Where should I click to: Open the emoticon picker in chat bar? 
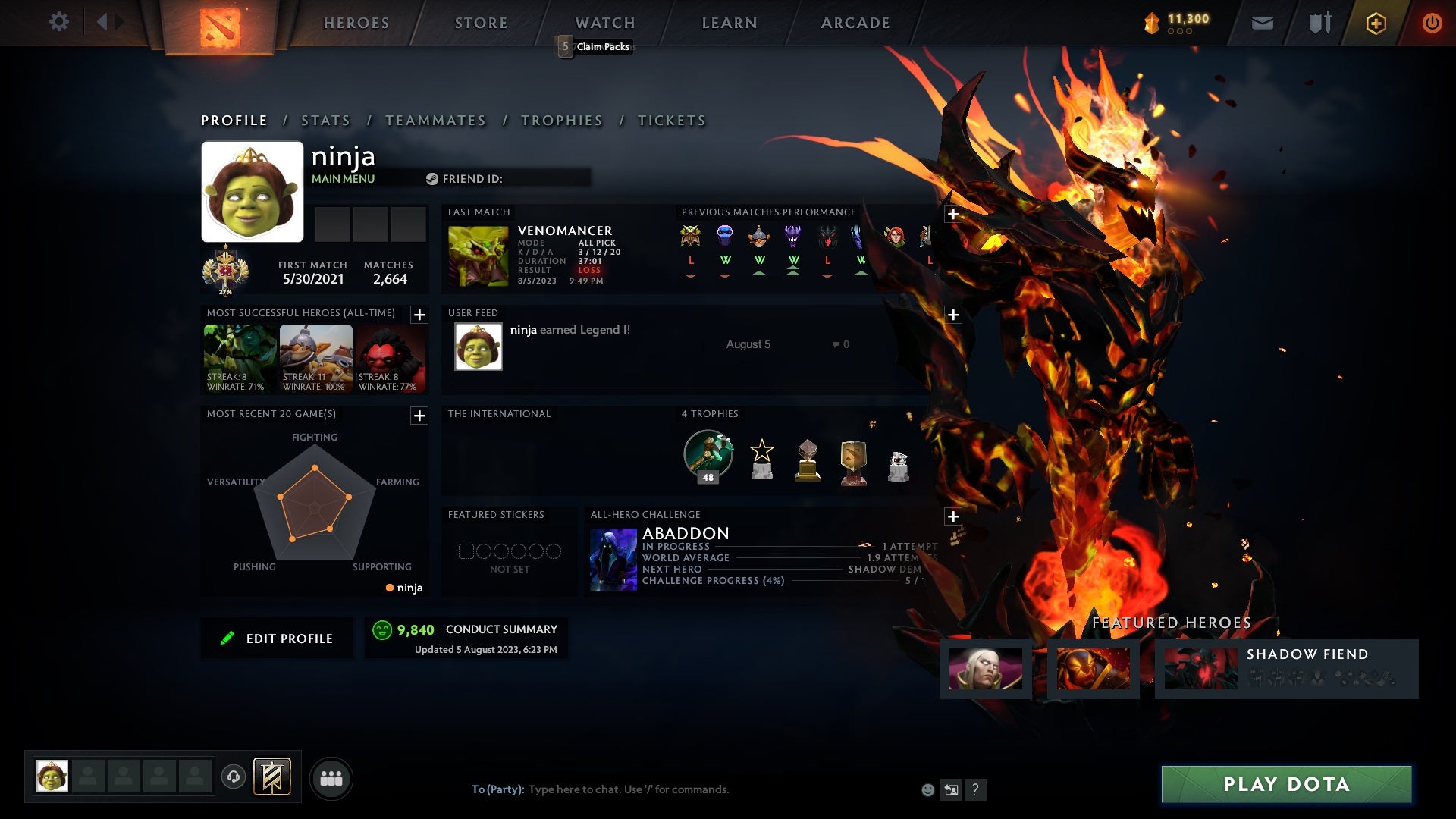point(927,789)
